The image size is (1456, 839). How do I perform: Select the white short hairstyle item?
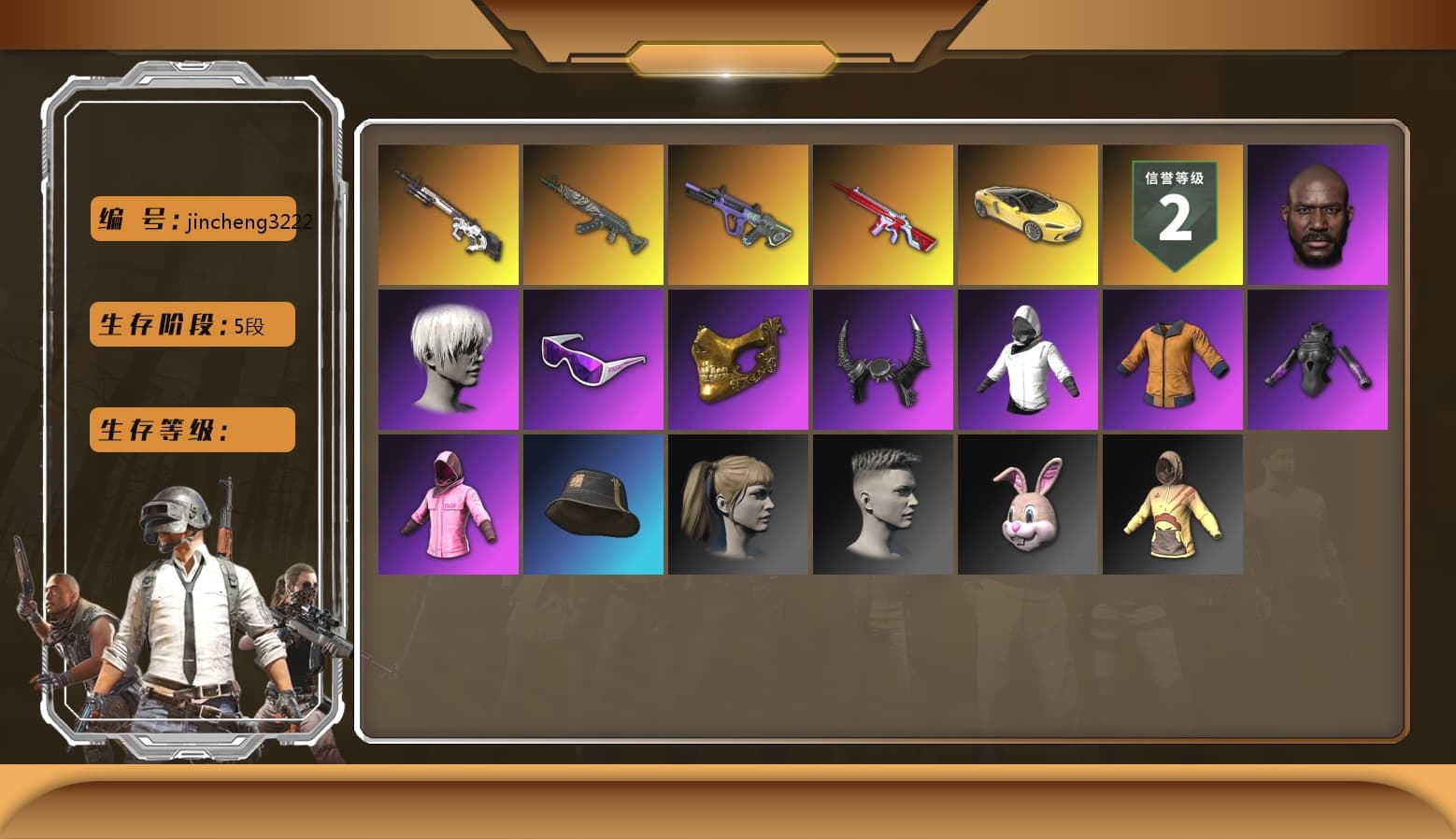click(449, 359)
